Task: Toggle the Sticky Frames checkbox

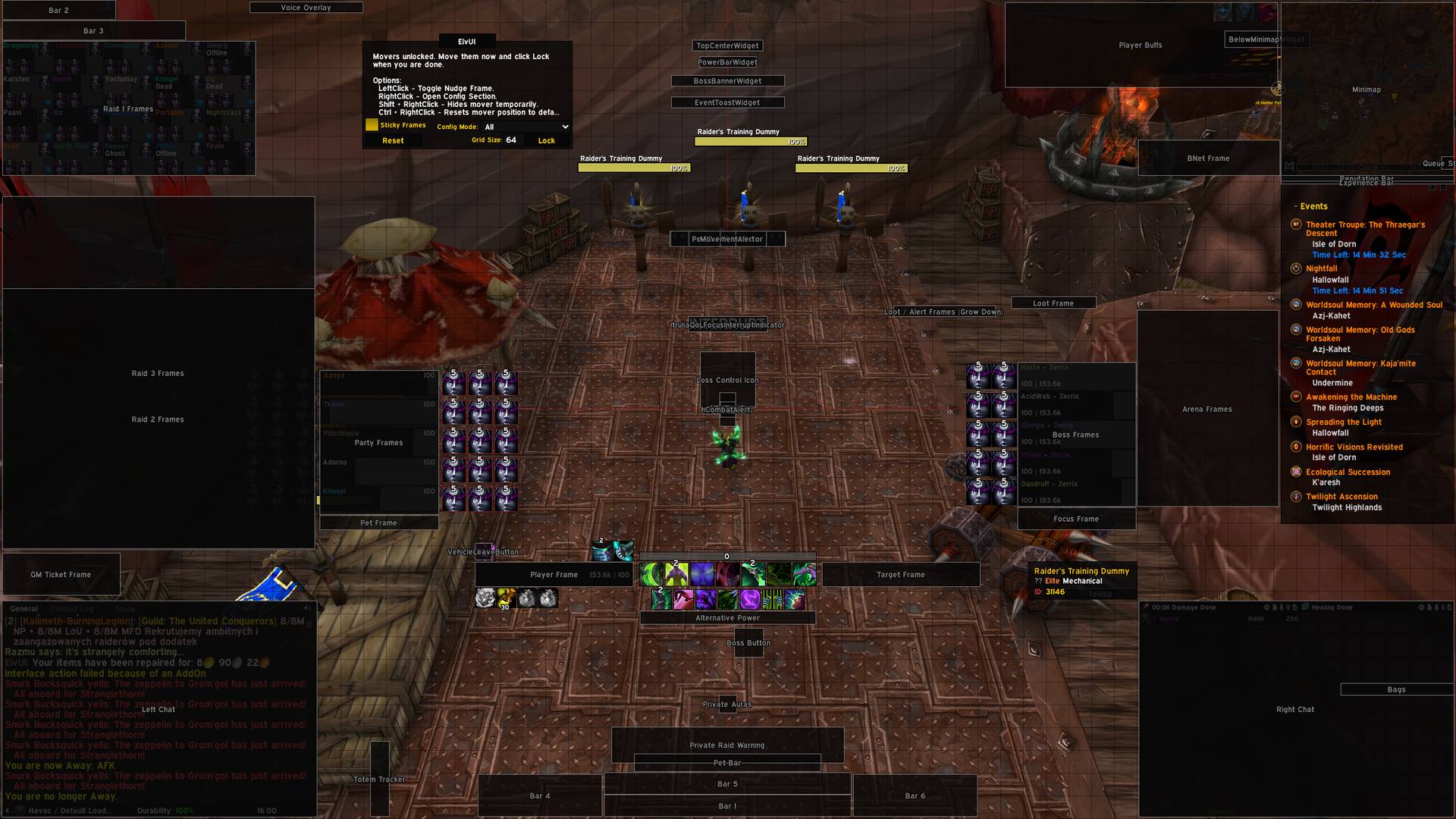Action: tap(372, 125)
